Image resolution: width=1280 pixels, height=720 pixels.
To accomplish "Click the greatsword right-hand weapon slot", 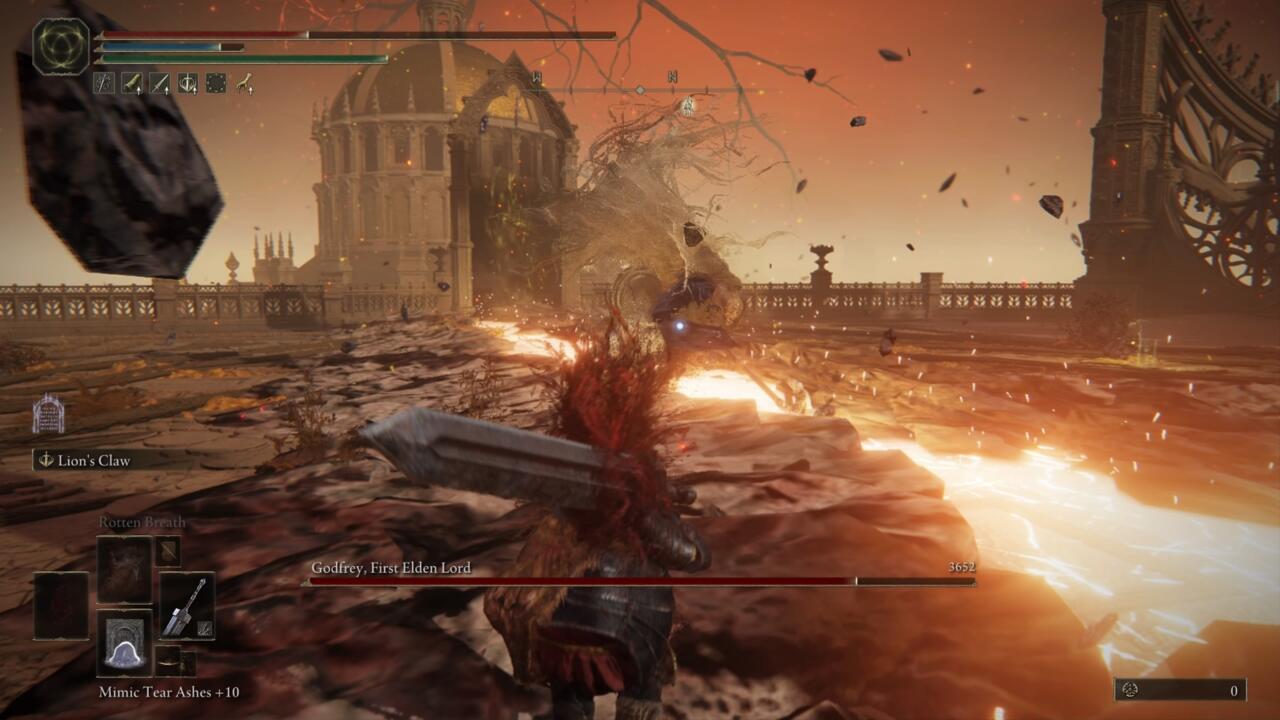I will [187, 605].
